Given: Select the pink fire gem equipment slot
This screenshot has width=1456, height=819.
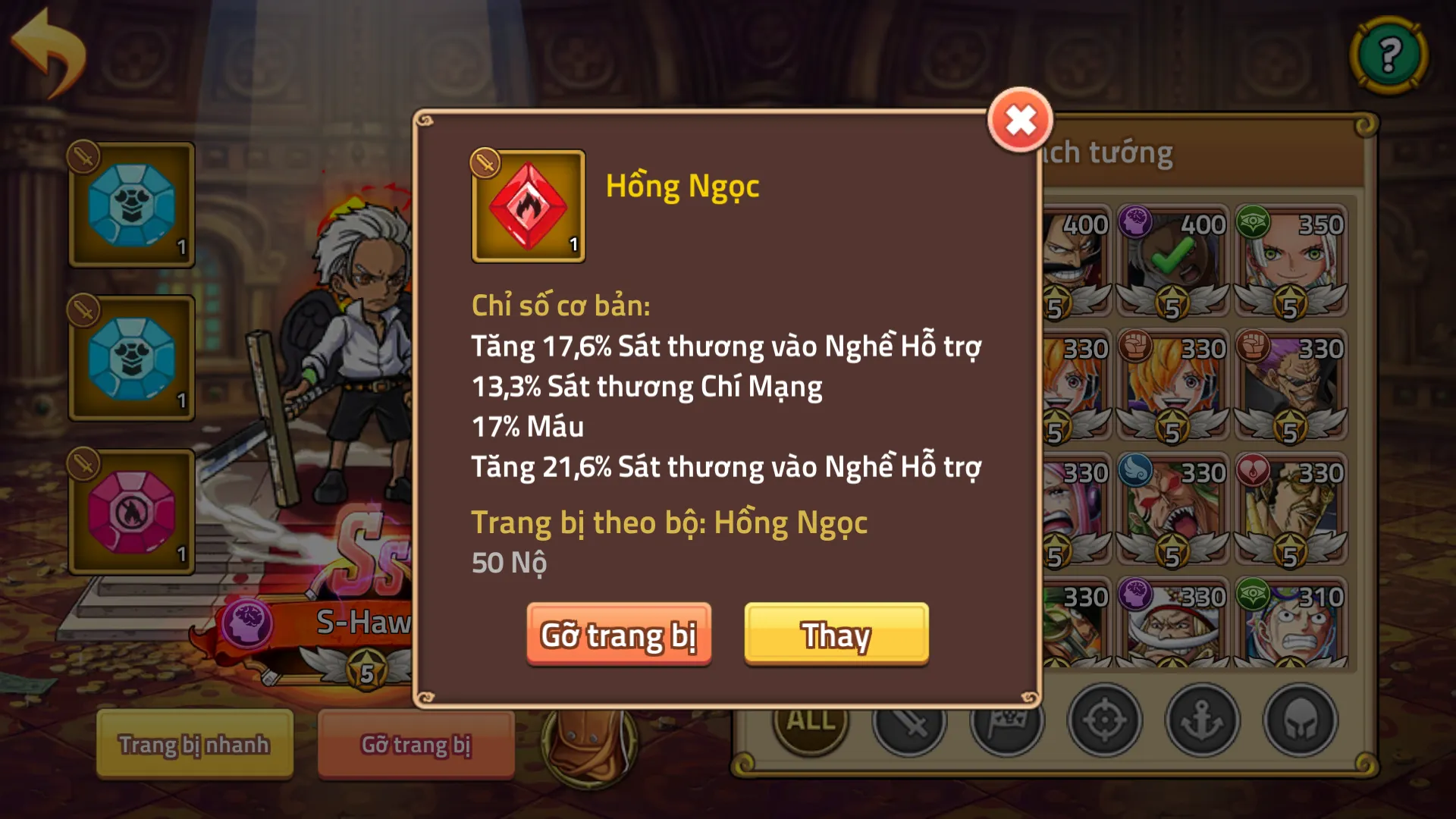Looking at the screenshot, I should tap(132, 510).
